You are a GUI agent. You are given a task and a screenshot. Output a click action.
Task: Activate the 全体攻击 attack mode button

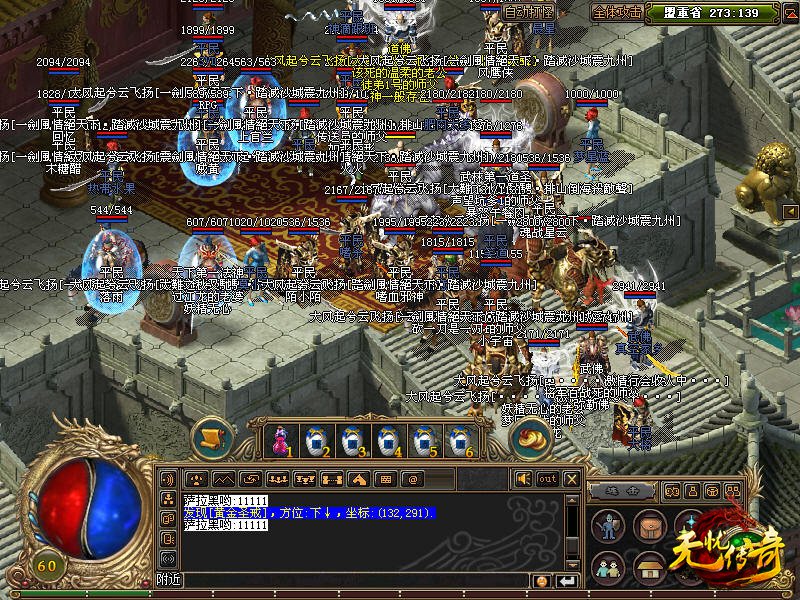click(617, 12)
